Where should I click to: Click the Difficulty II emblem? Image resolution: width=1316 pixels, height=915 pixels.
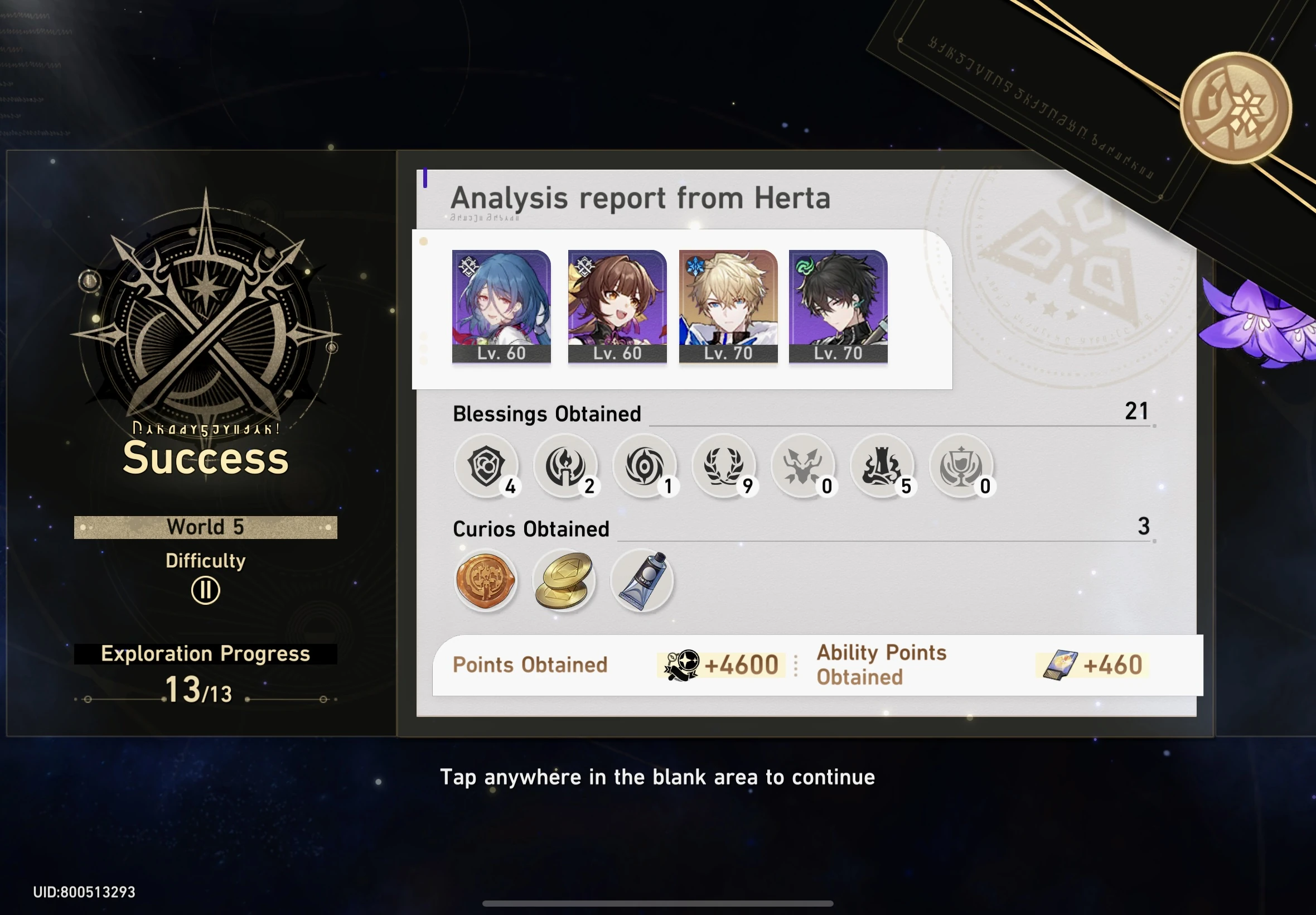click(x=204, y=589)
